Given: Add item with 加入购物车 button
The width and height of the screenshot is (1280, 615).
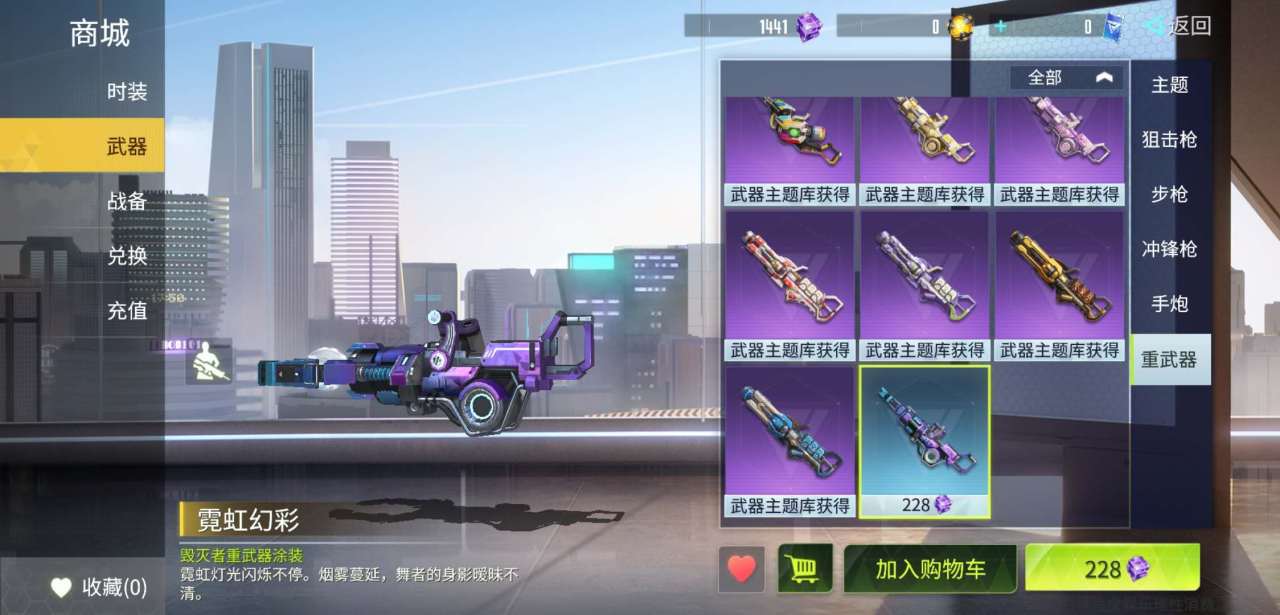Looking at the screenshot, I should click(x=930, y=569).
